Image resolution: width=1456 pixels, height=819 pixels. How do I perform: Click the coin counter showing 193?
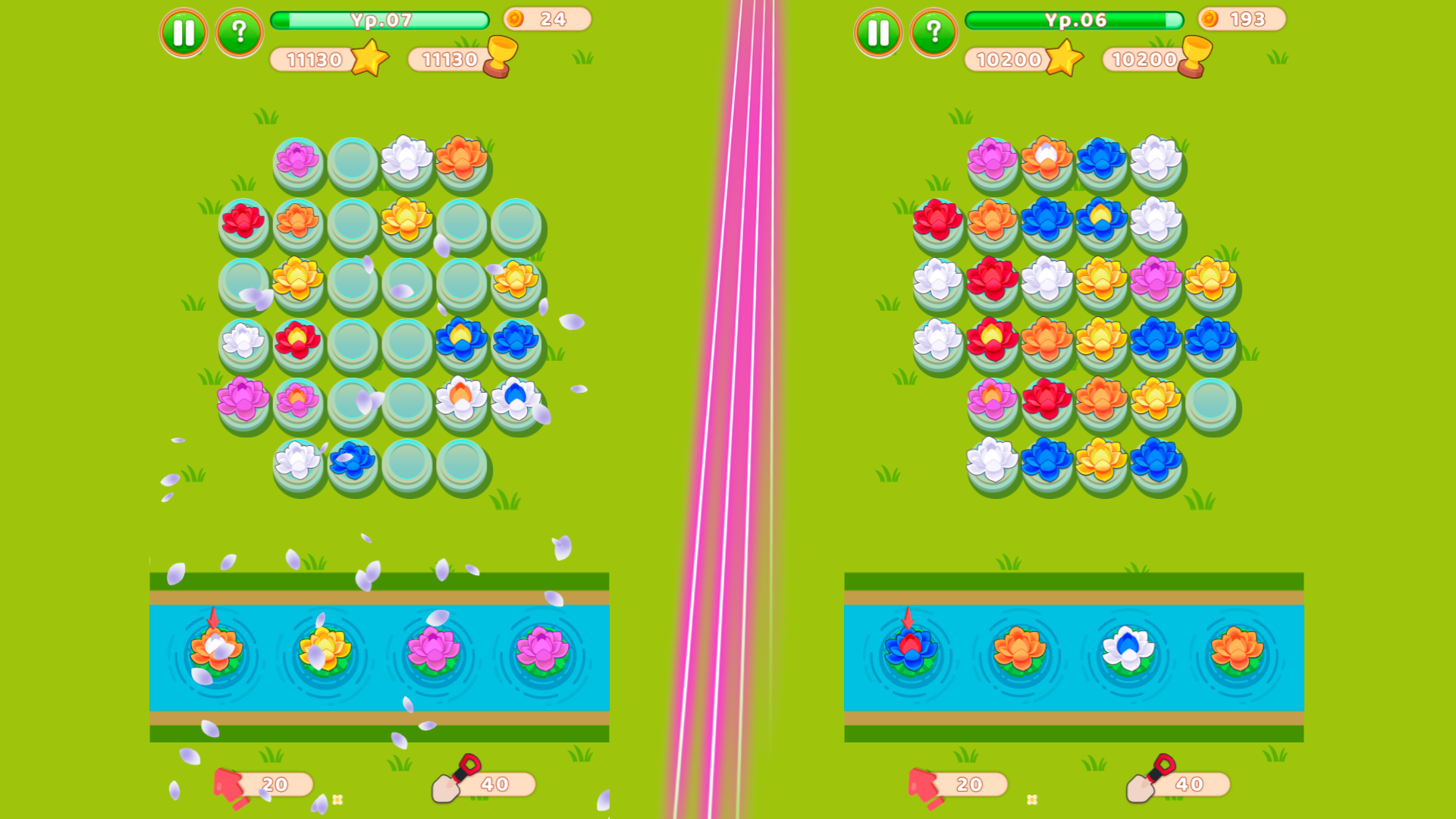(x=1242, y=19)
